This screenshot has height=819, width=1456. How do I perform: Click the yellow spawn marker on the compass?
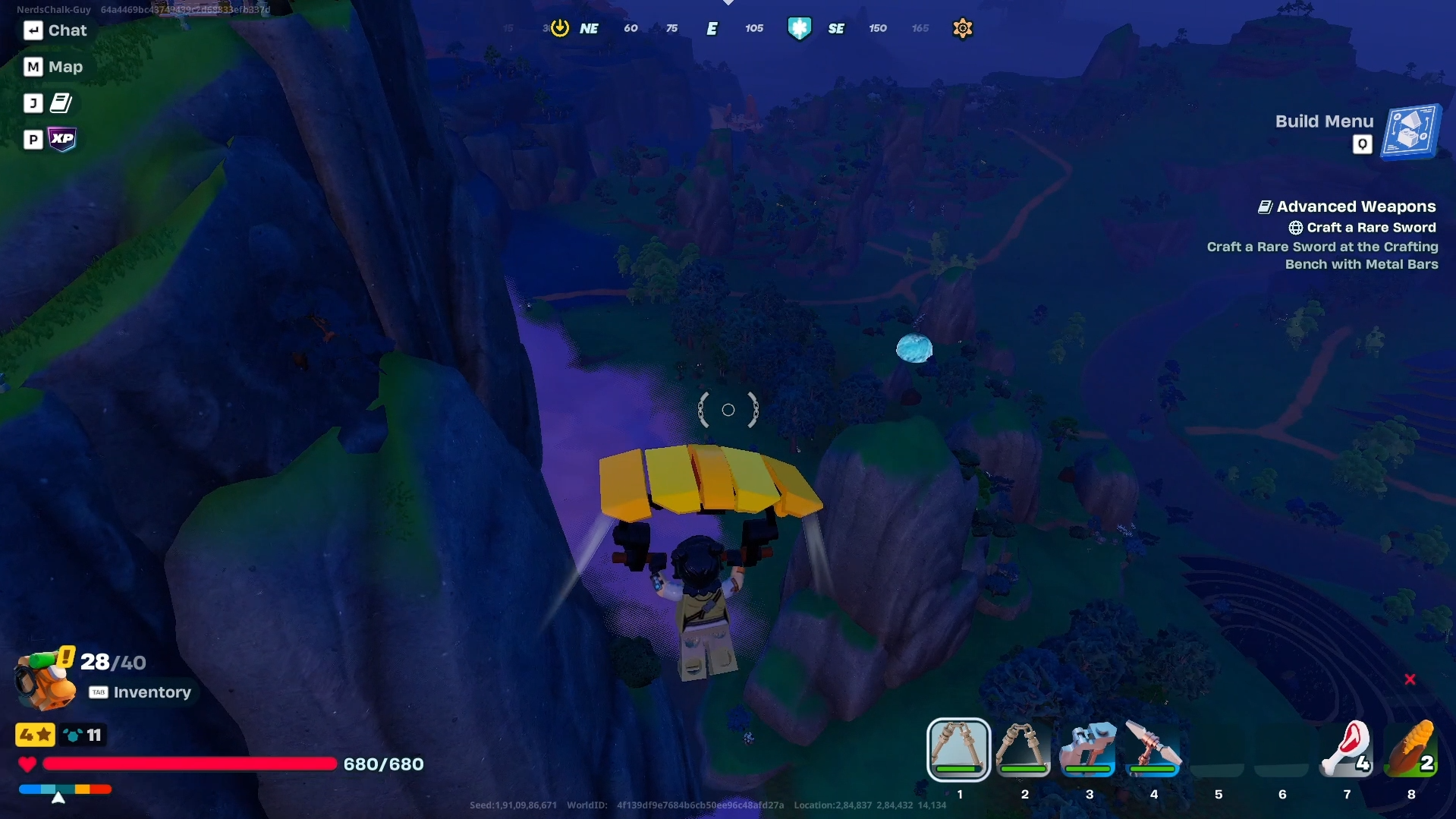[559, 27]
